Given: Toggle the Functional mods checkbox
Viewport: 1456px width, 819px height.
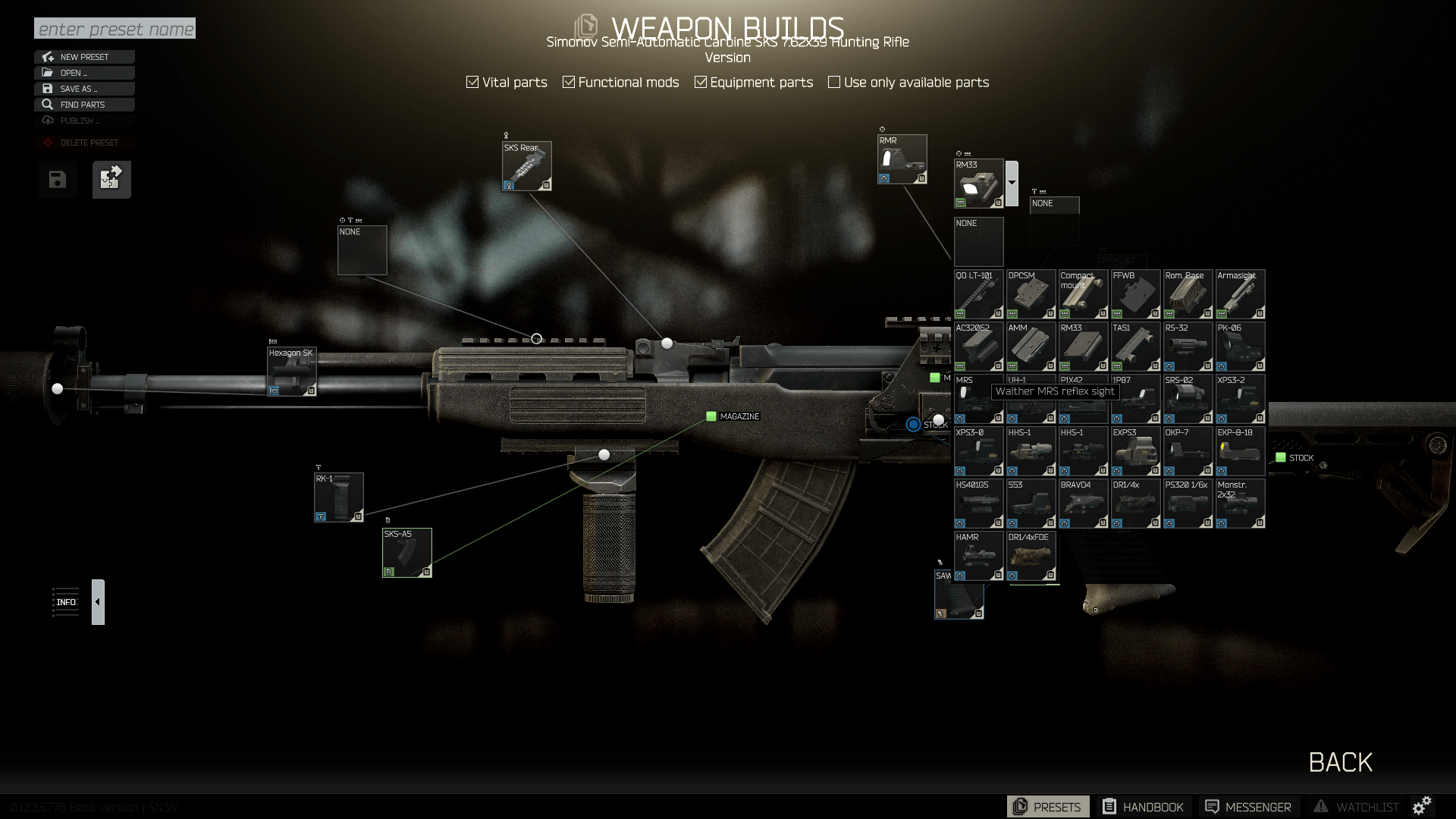Looking at the screenshot, I should 569,82.
